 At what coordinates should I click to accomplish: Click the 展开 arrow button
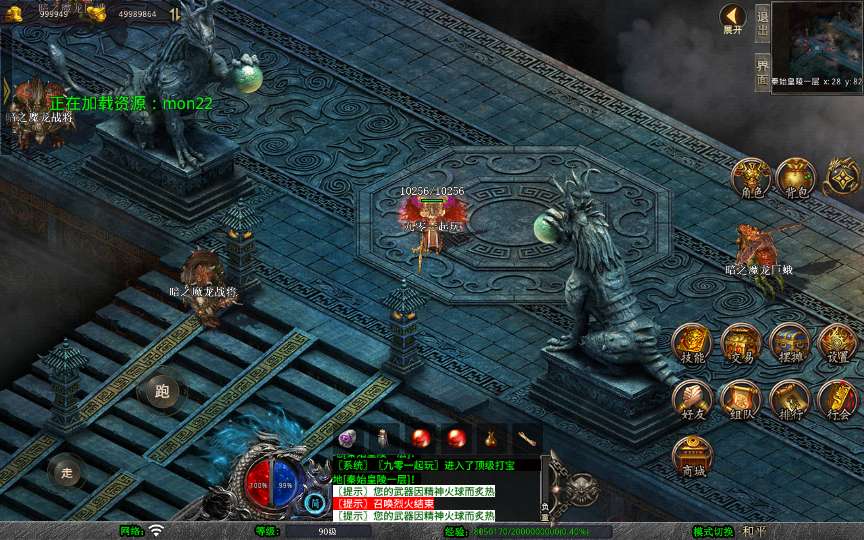point(733,18)
